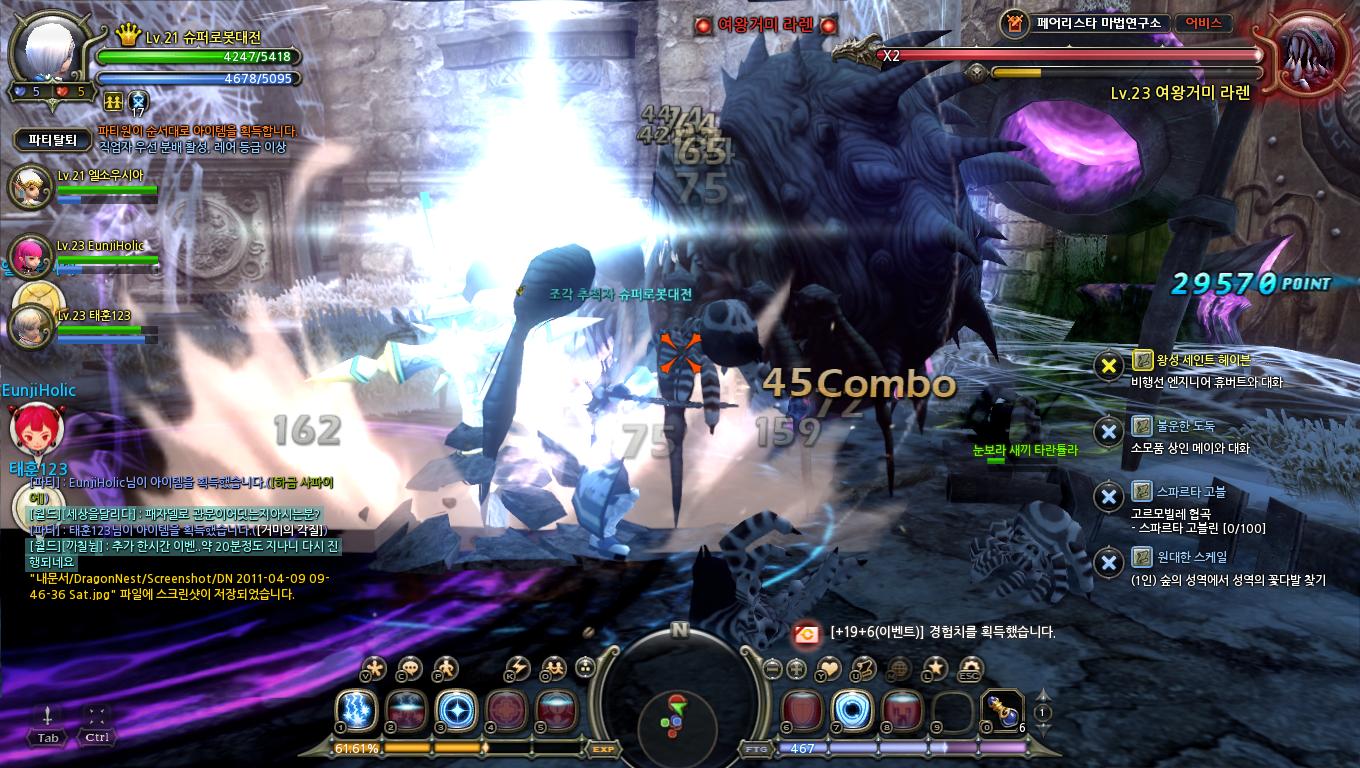The width and height of the screenshot is (1360, 768).
Task: Open the system menu gear icon labeled ESC
Action: point(969,668)
